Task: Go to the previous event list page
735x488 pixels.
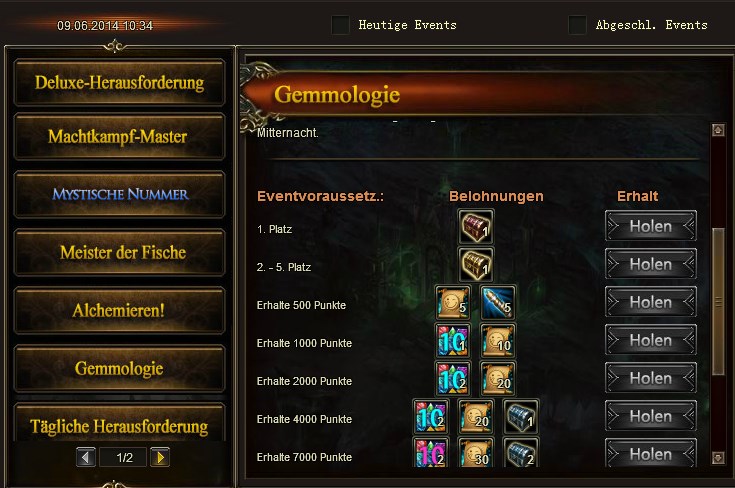Action: pos(87,457)
